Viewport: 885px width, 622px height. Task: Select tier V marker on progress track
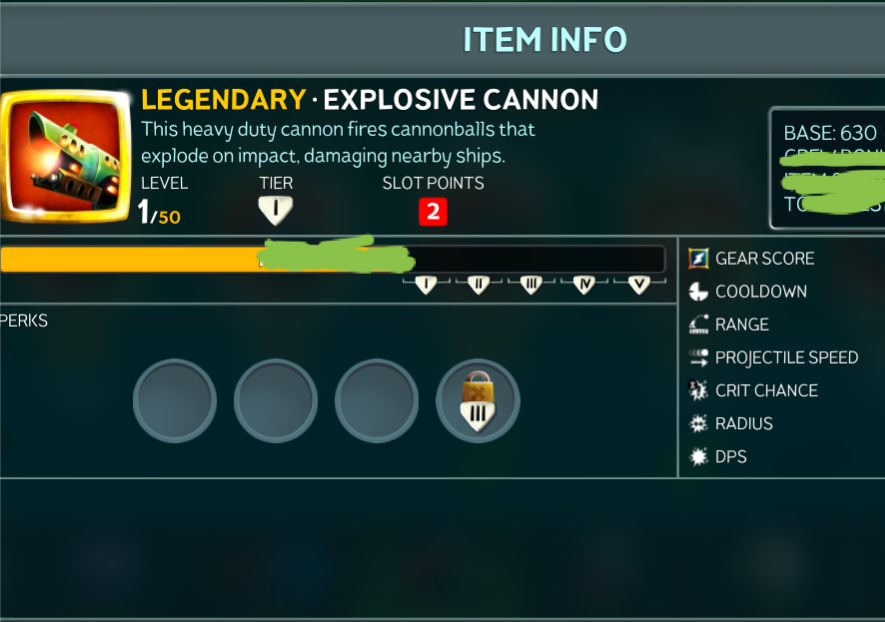point(639,285)
